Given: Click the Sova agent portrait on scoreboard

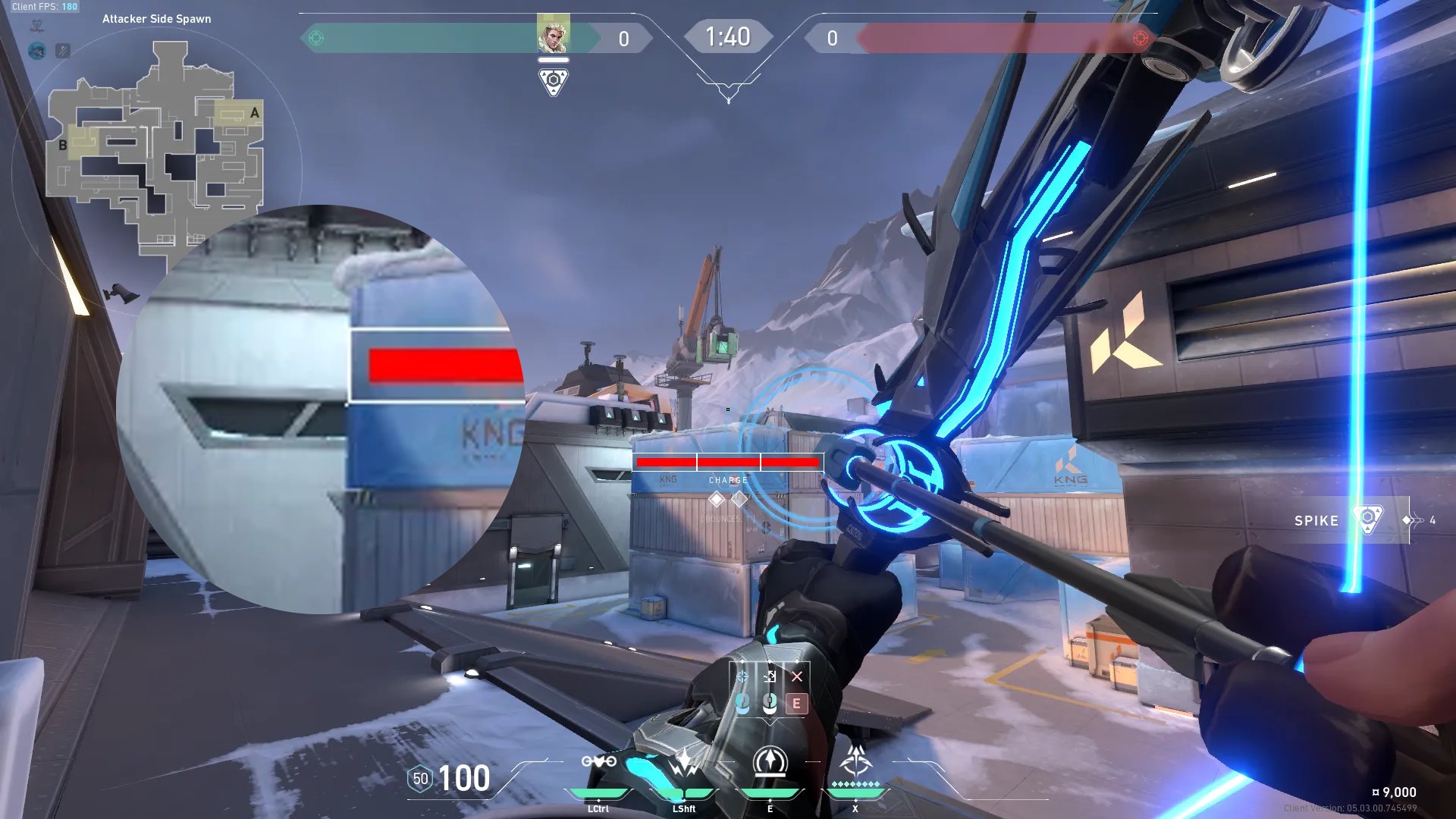Looking at the screenshot, I should (x=553, y=34).
